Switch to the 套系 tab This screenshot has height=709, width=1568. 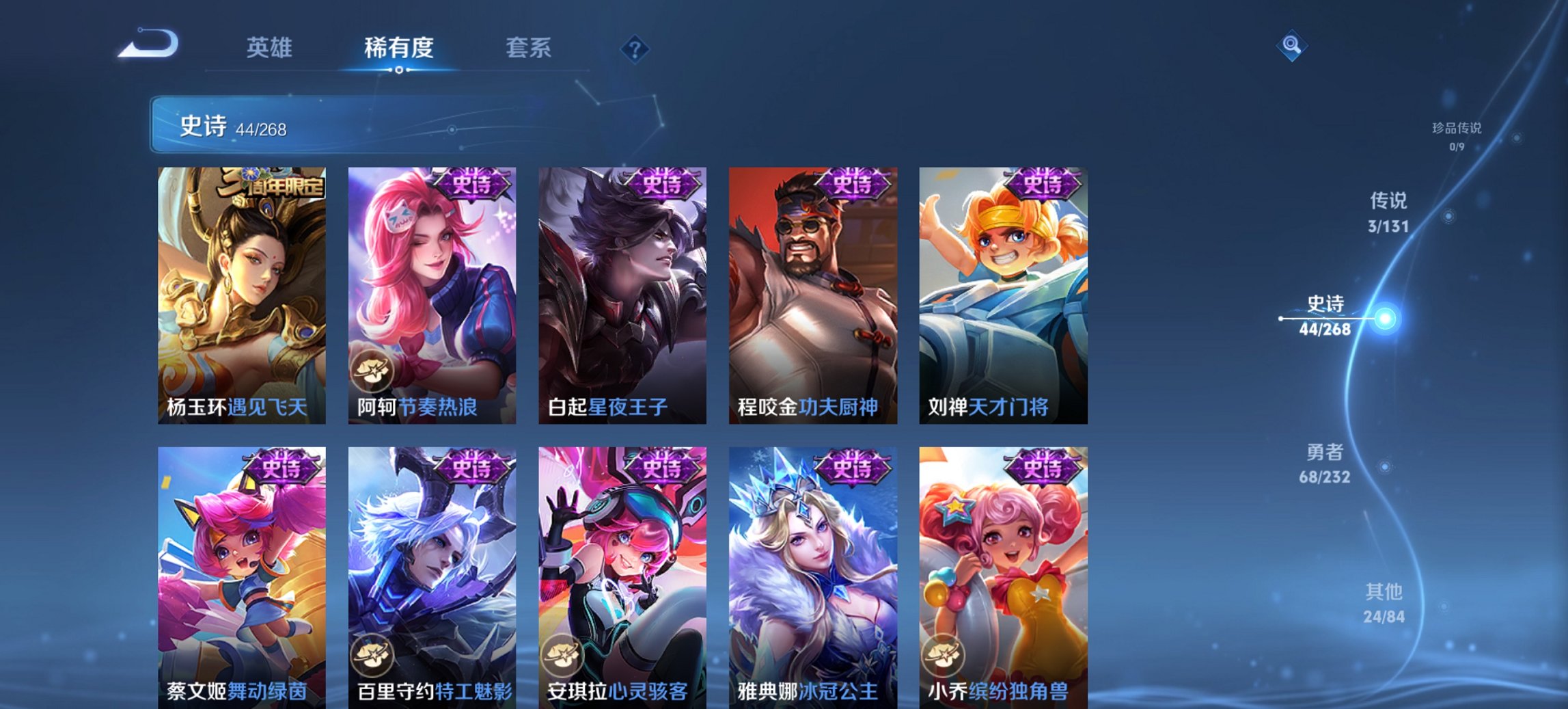pos(528,48)
